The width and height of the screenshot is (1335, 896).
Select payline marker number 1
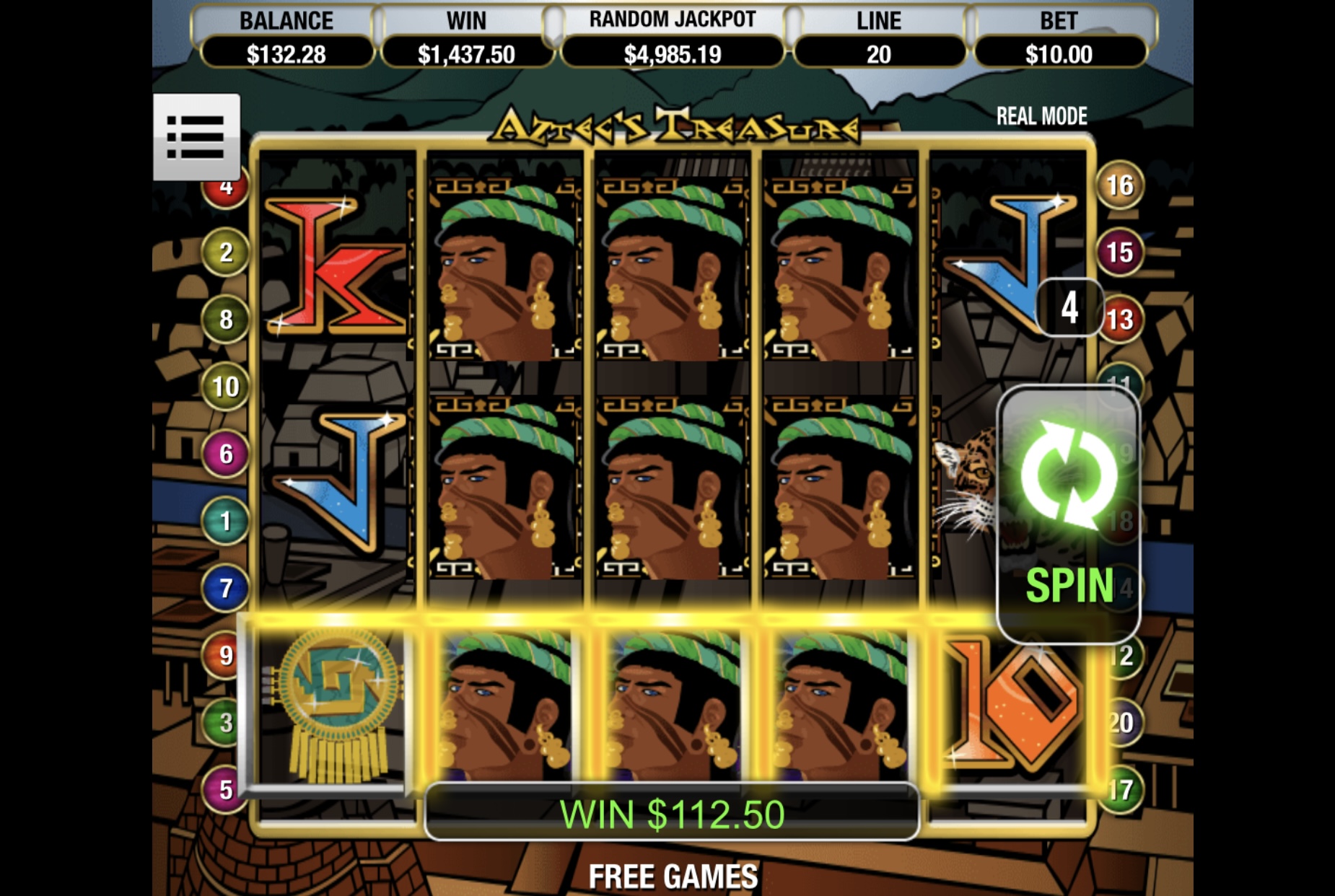tap(226, 521)
